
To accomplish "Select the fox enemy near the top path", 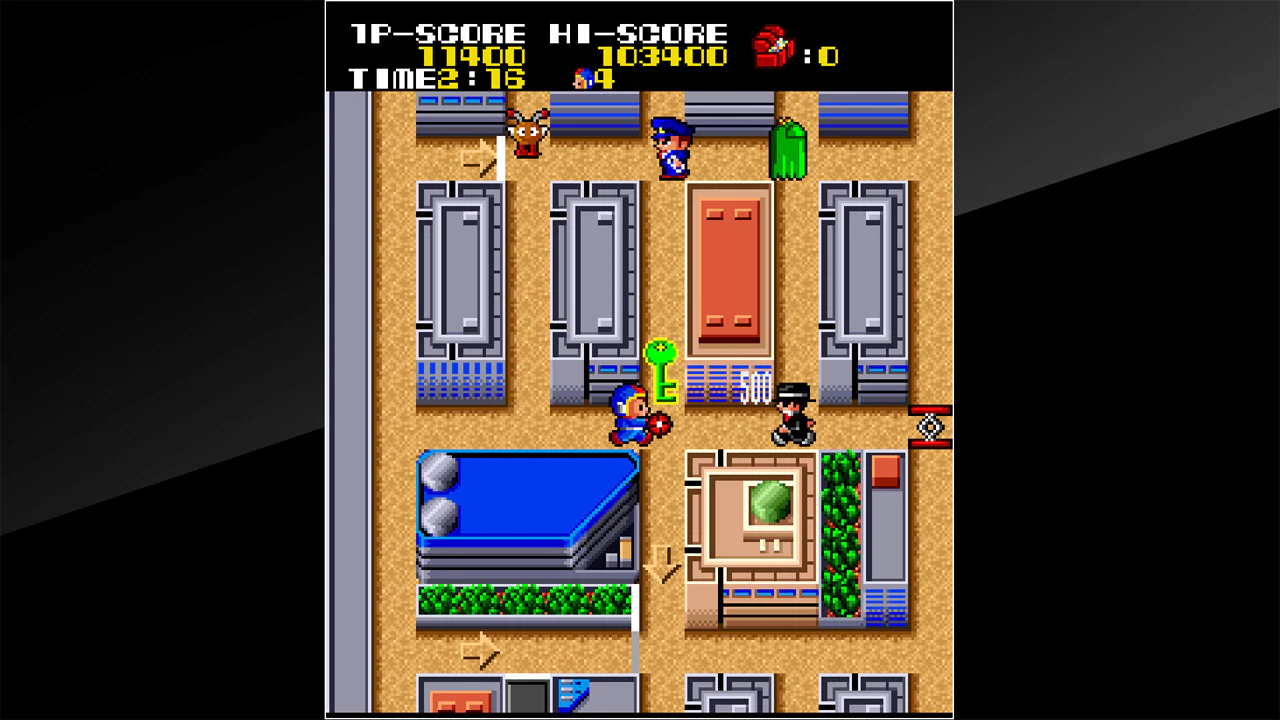I will [x=525, y=135].
